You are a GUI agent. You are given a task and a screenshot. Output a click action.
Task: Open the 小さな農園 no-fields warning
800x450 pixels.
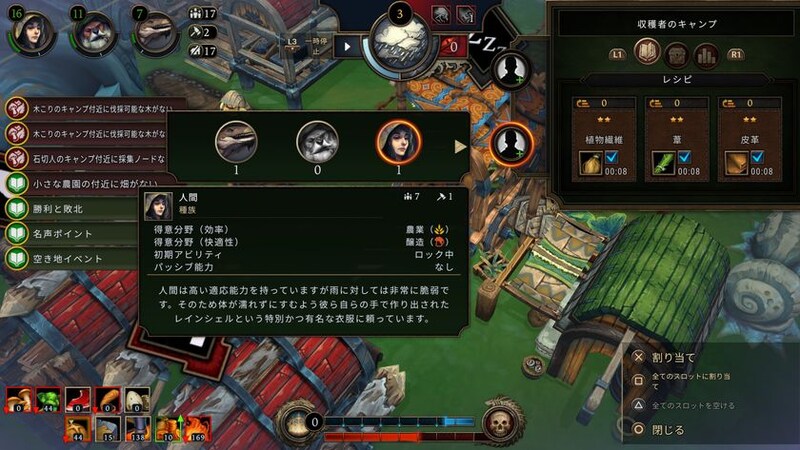click(x=85, y=185)
